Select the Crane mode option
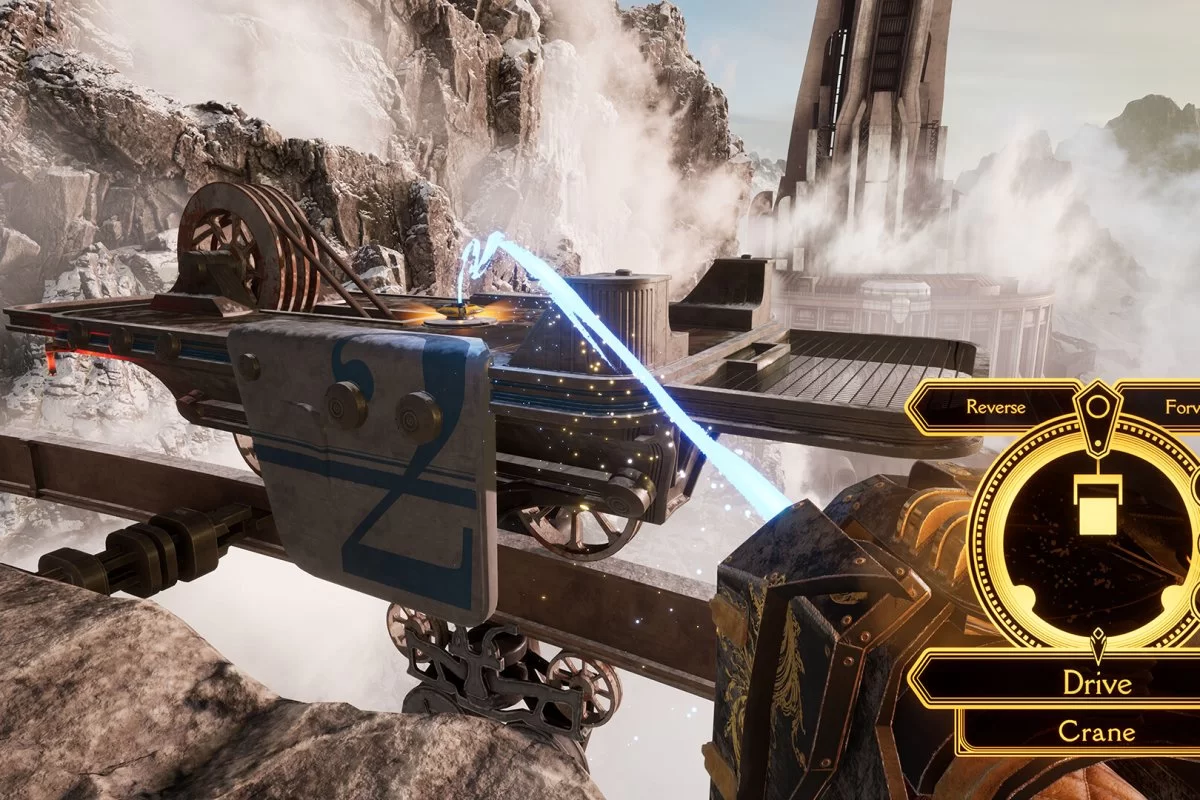The width and height of the screenshot is (1200, 800). pos(1097,732)
